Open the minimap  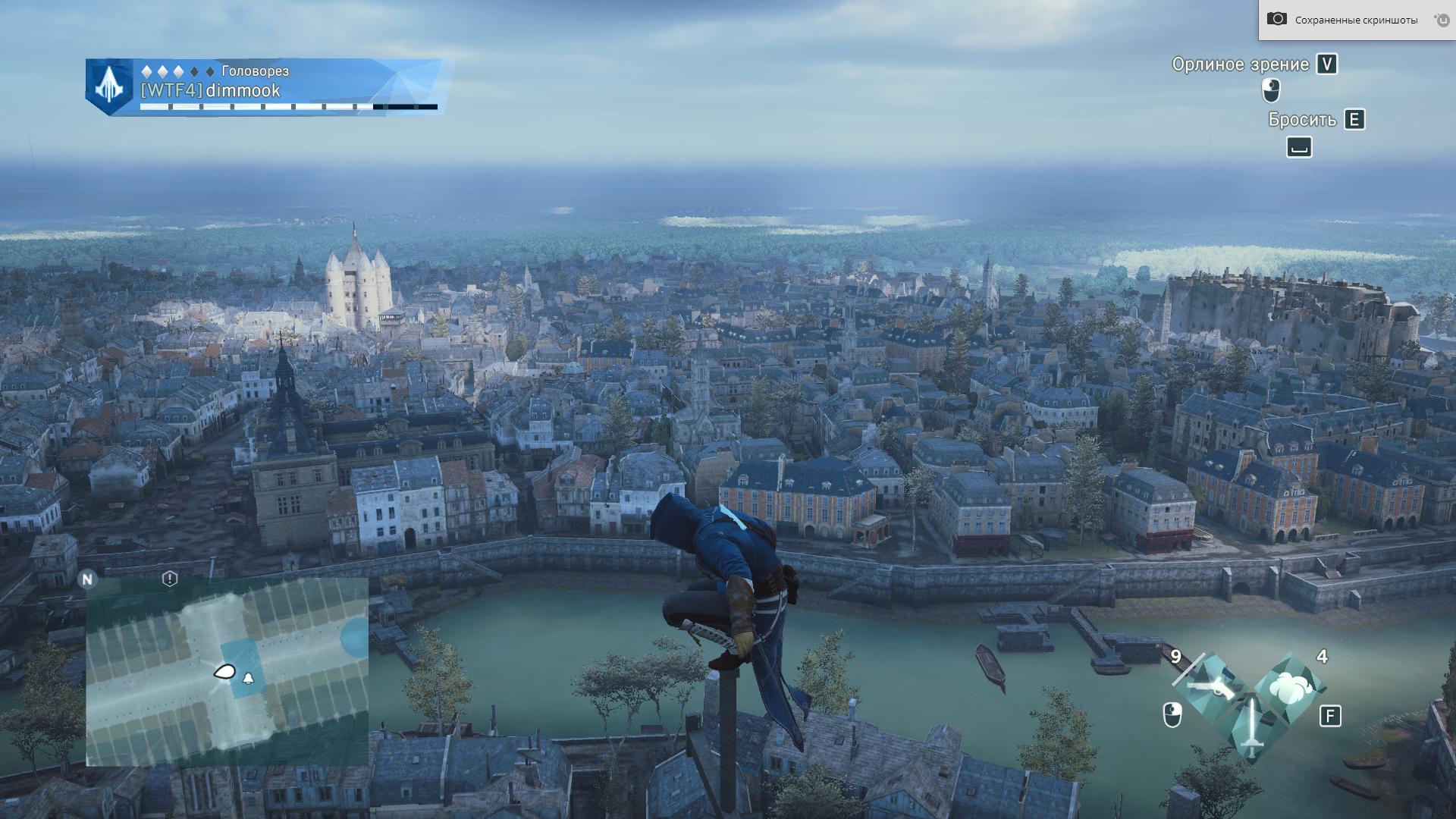(x=227, y=672)
